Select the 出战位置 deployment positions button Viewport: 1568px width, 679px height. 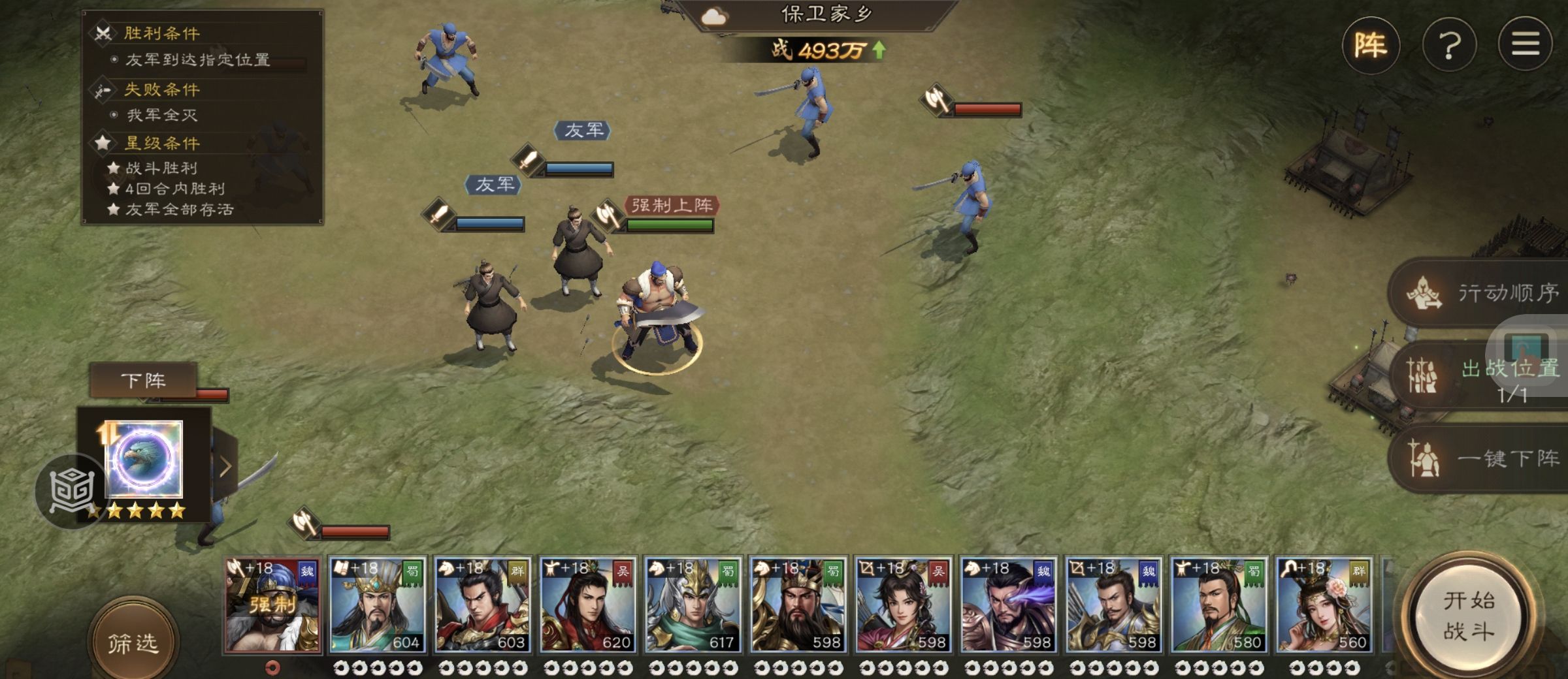1483,375
